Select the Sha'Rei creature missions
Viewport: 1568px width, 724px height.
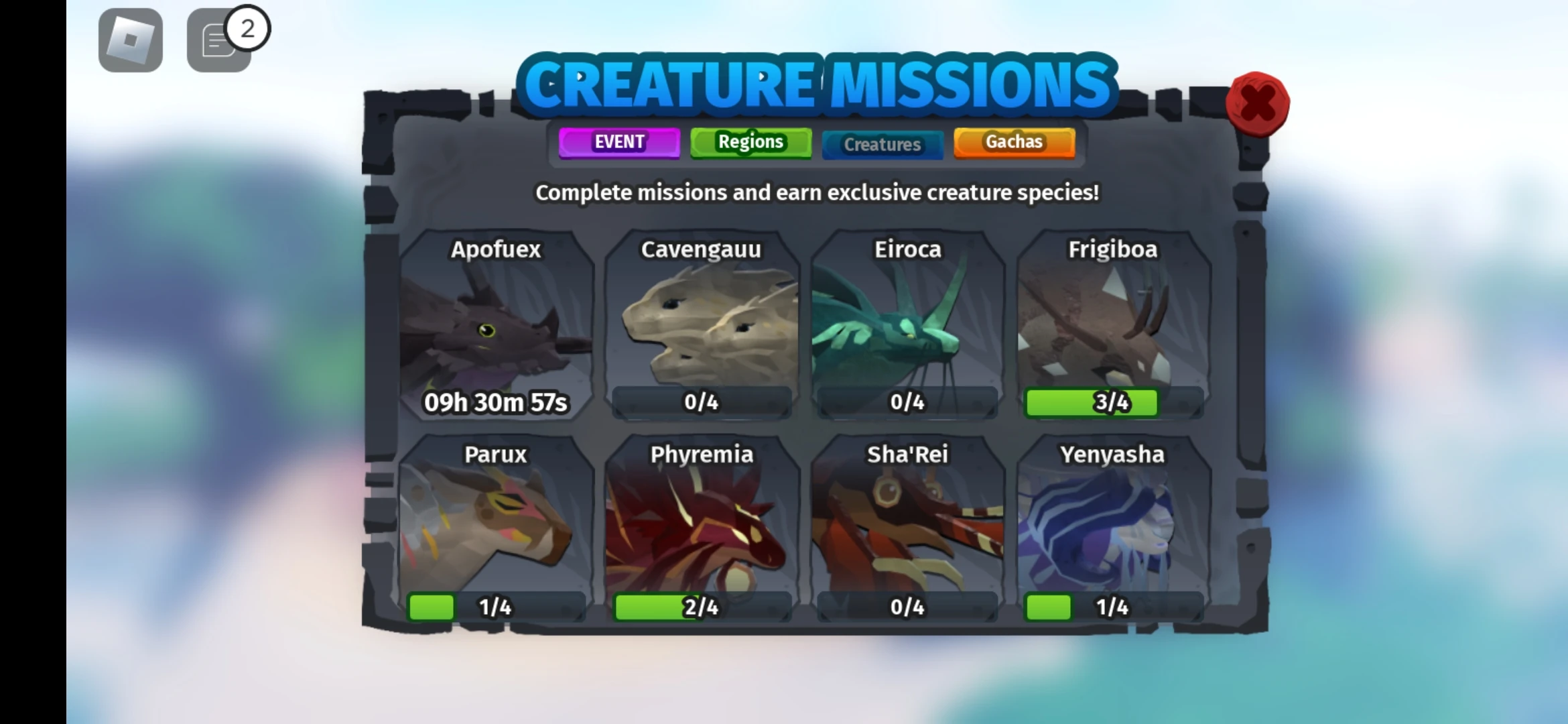(907, 530)
